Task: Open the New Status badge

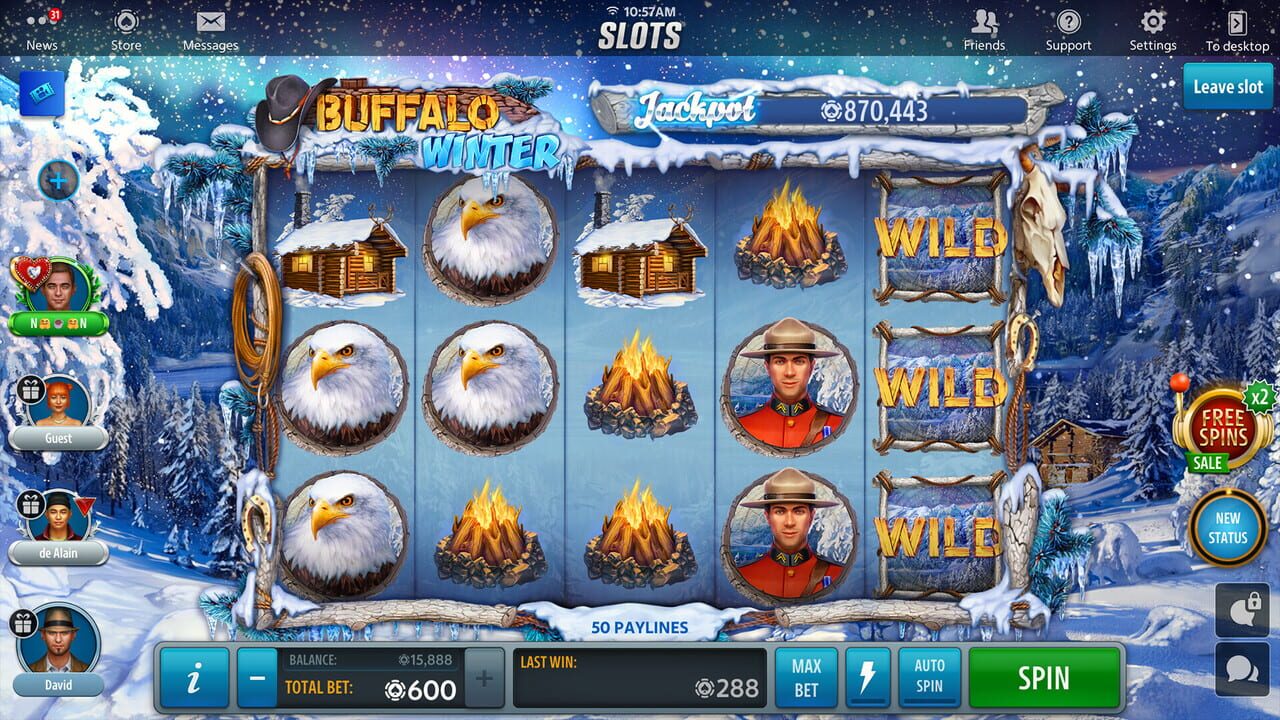Action: (1228, 529)
